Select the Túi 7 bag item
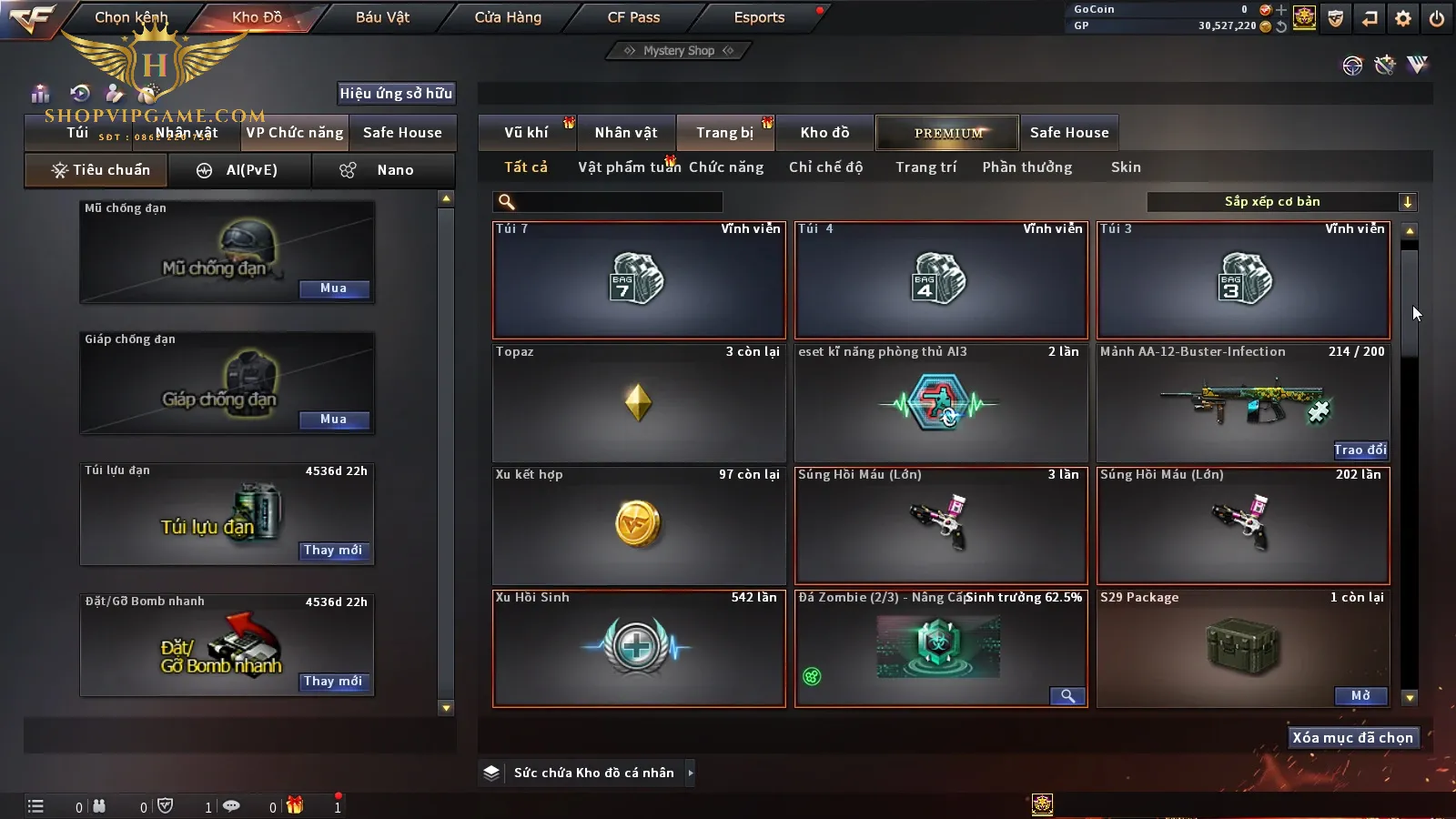This screenshot has width=1456, height=819. tap(638, 280)
